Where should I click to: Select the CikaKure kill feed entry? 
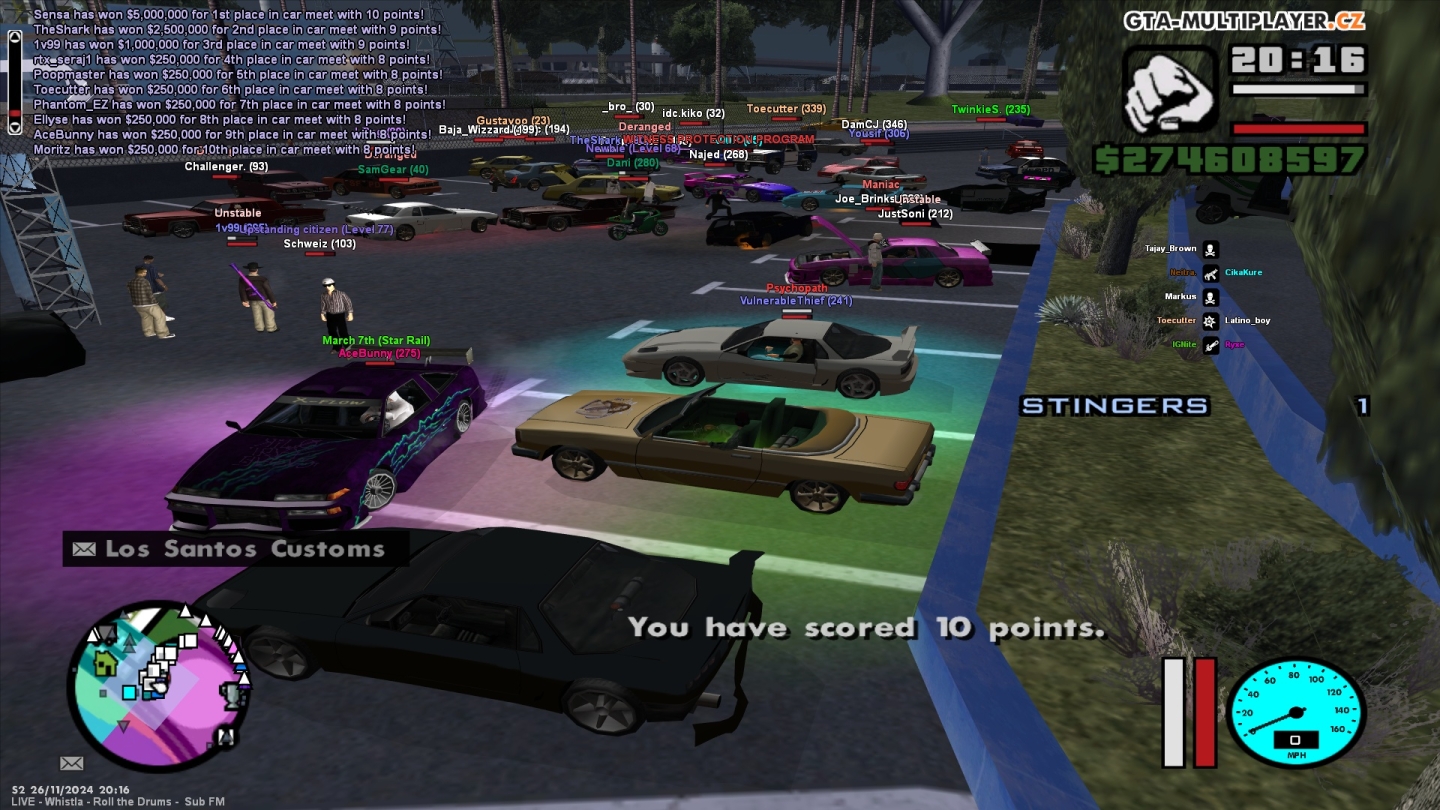(1243, 272)
